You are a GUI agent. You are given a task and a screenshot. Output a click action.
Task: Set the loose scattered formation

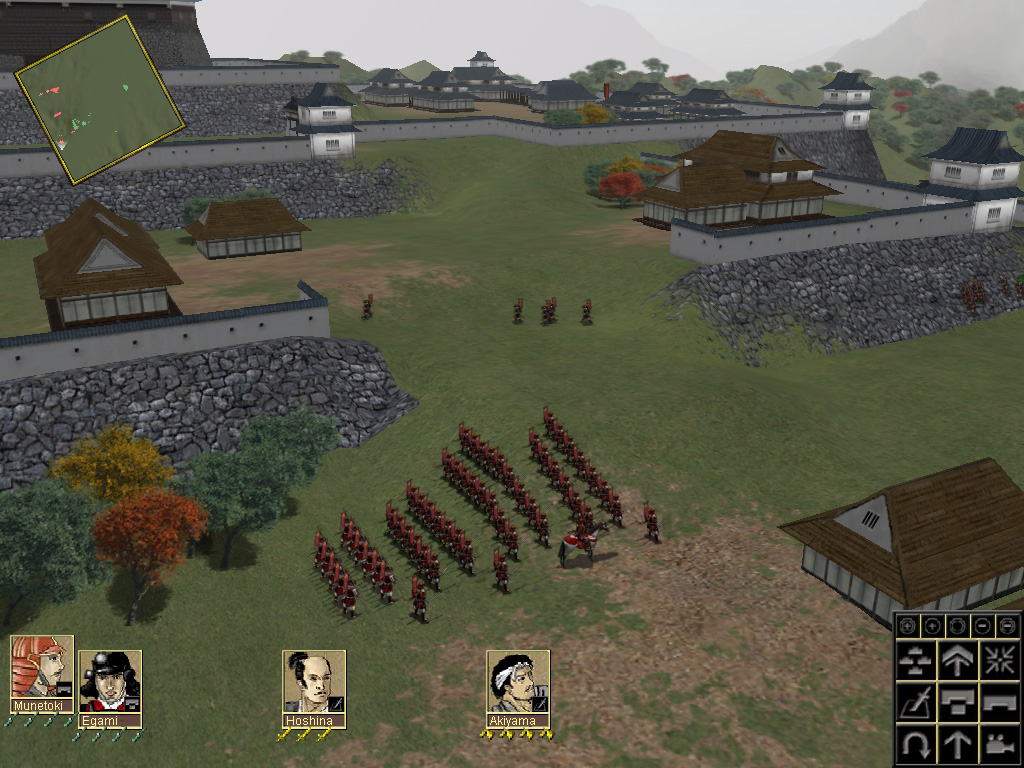[916, 659]
